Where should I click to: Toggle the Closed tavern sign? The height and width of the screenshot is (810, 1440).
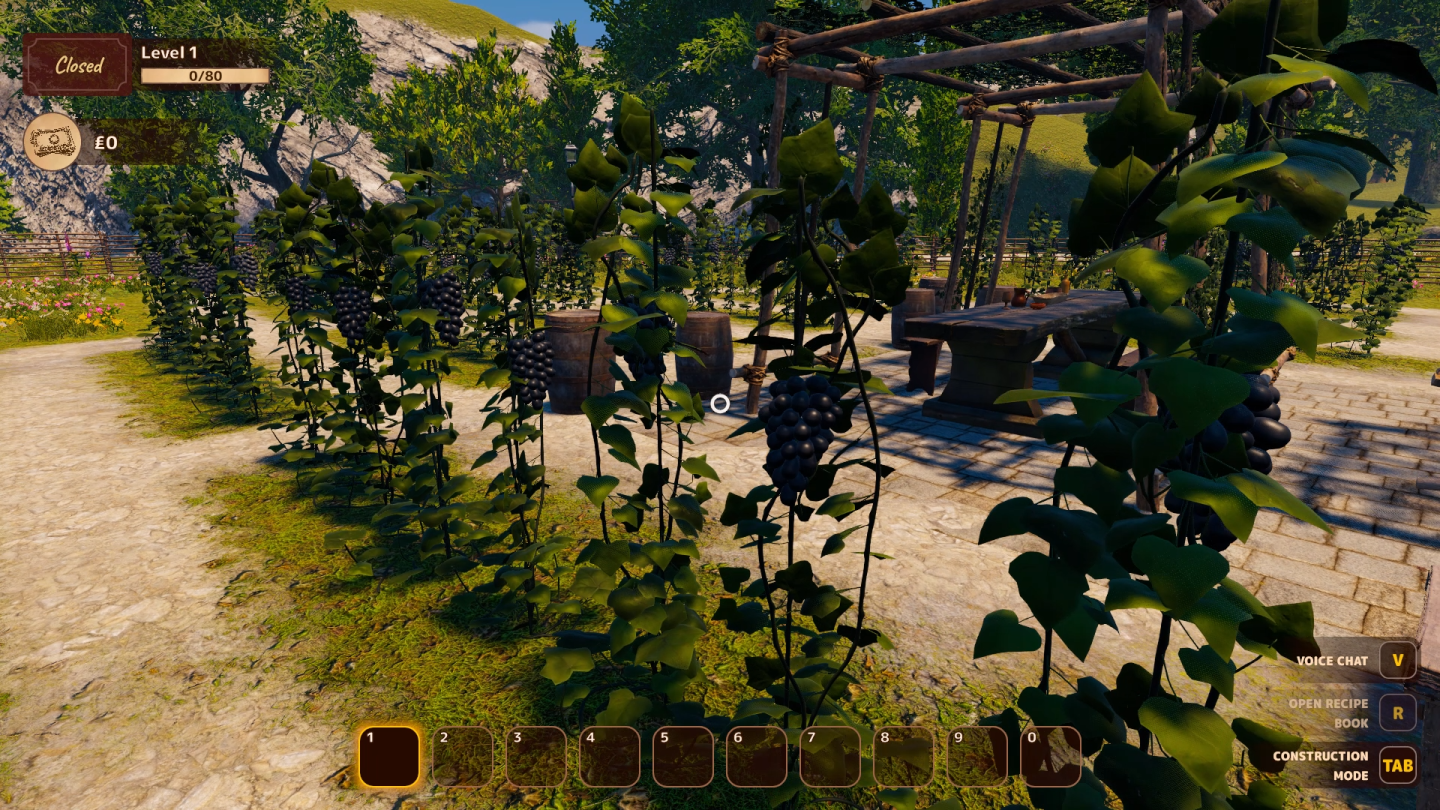pos(78,65)
